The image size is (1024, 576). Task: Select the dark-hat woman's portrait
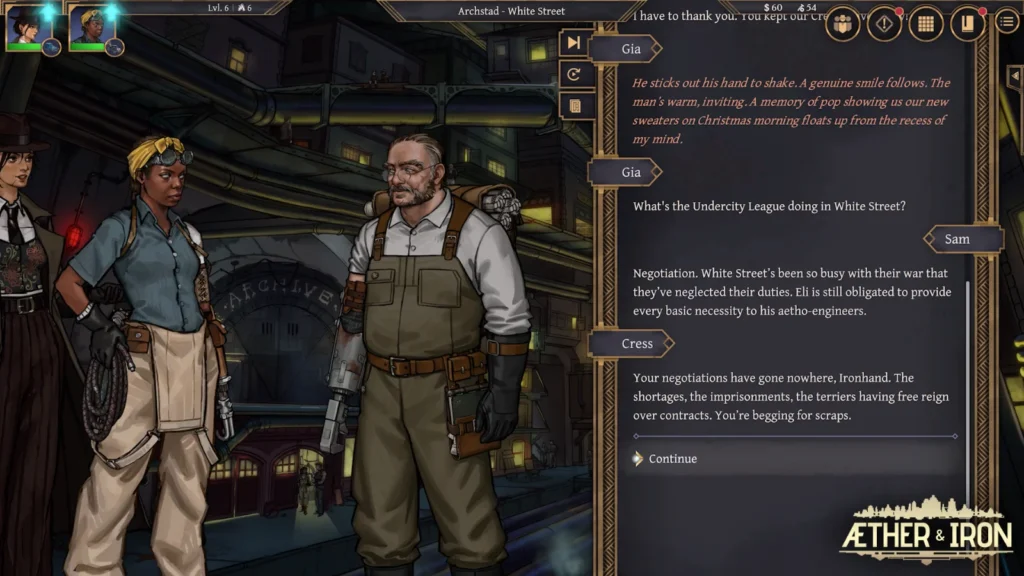[24, 26]
